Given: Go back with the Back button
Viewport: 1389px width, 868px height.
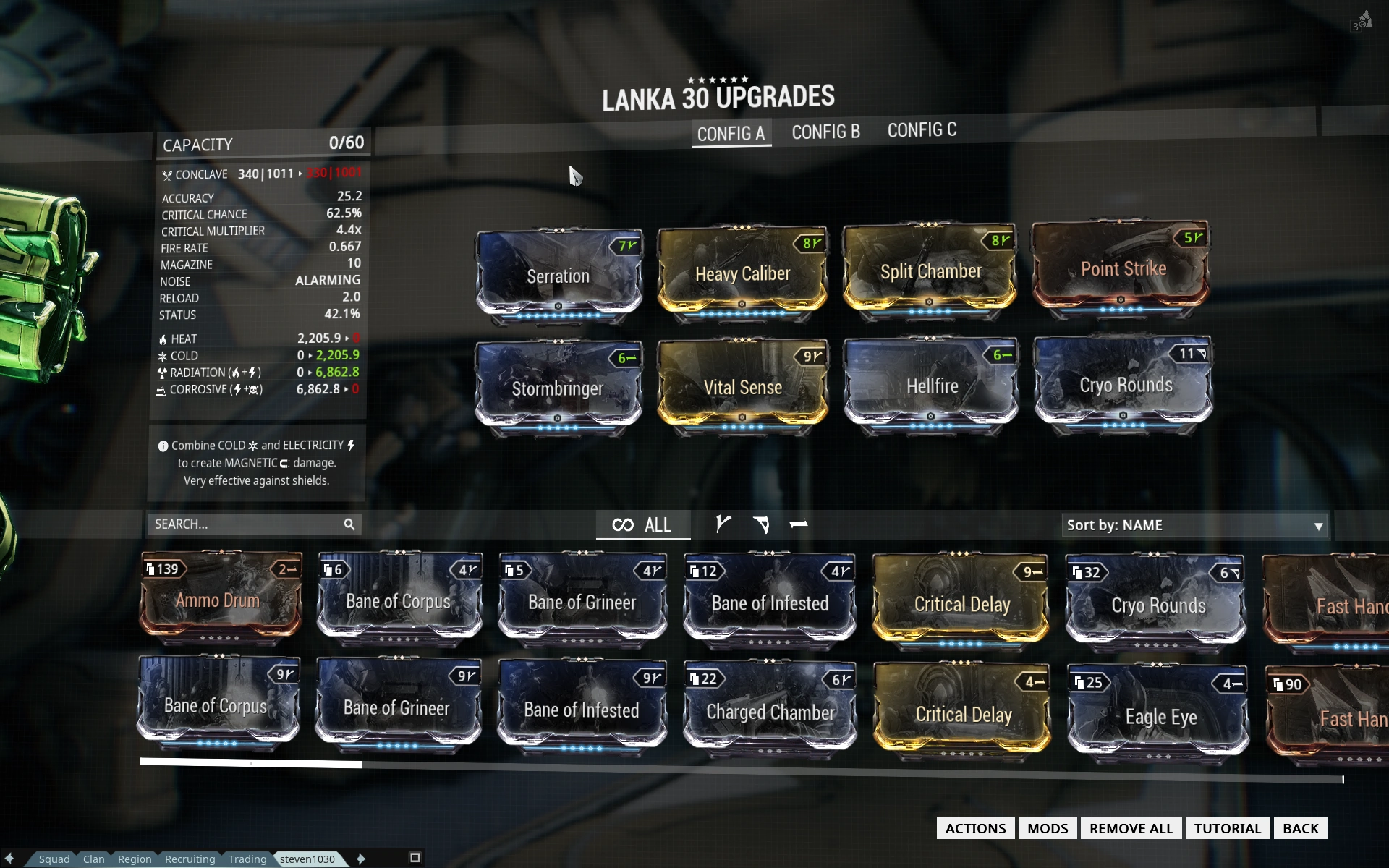Looking at the screenshot, I should [x=1300, y=829].
